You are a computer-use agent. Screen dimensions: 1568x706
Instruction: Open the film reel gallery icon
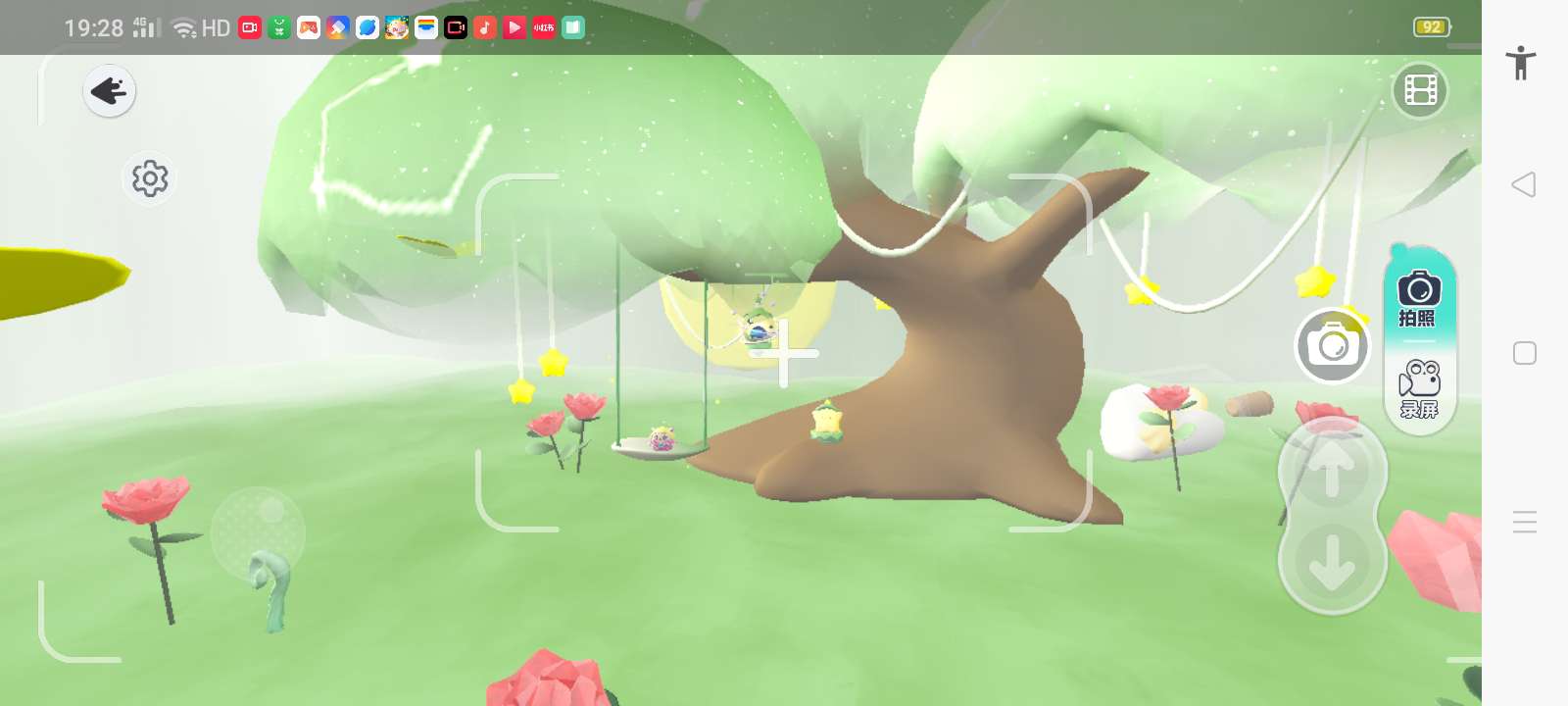(x=1420, y=91)
